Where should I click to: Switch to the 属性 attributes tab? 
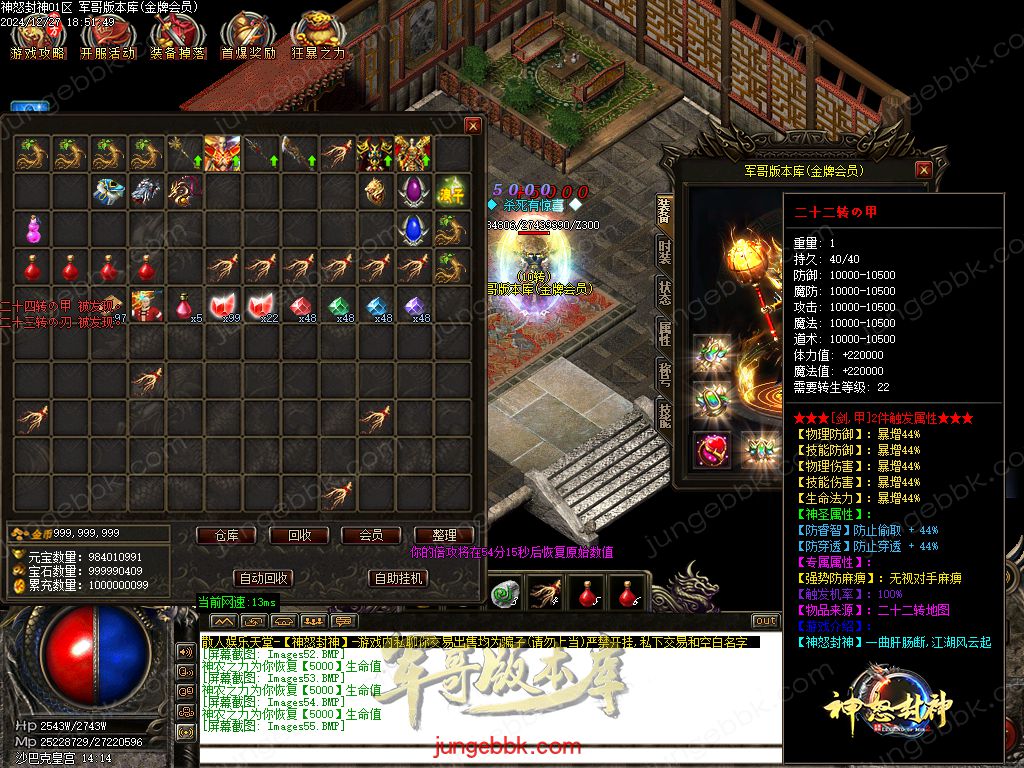pos(664,333)
